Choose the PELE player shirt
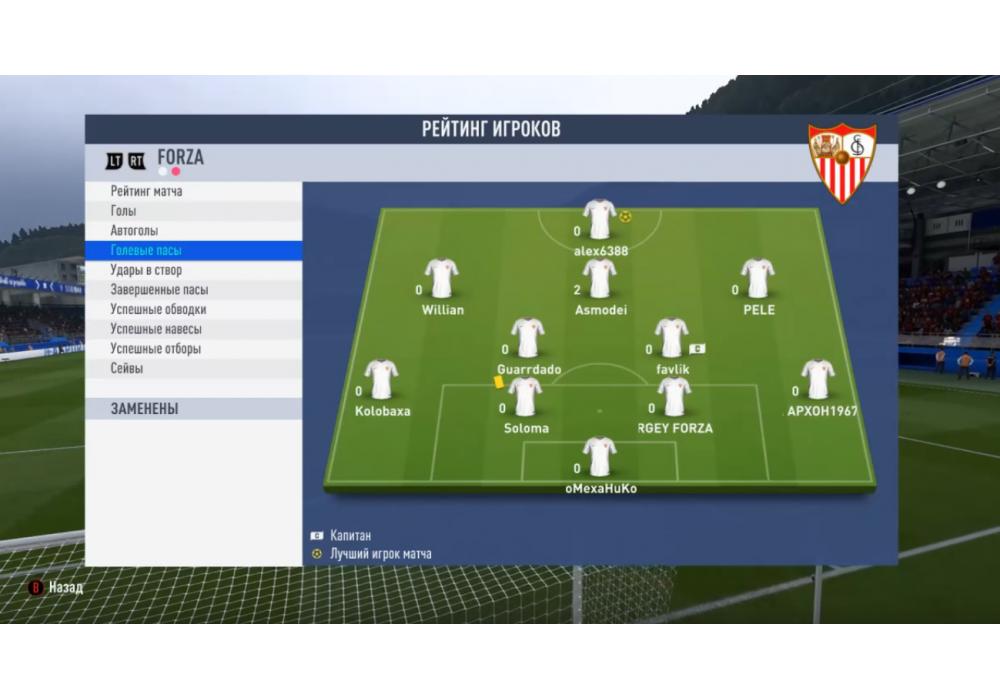 coord(758,278)
